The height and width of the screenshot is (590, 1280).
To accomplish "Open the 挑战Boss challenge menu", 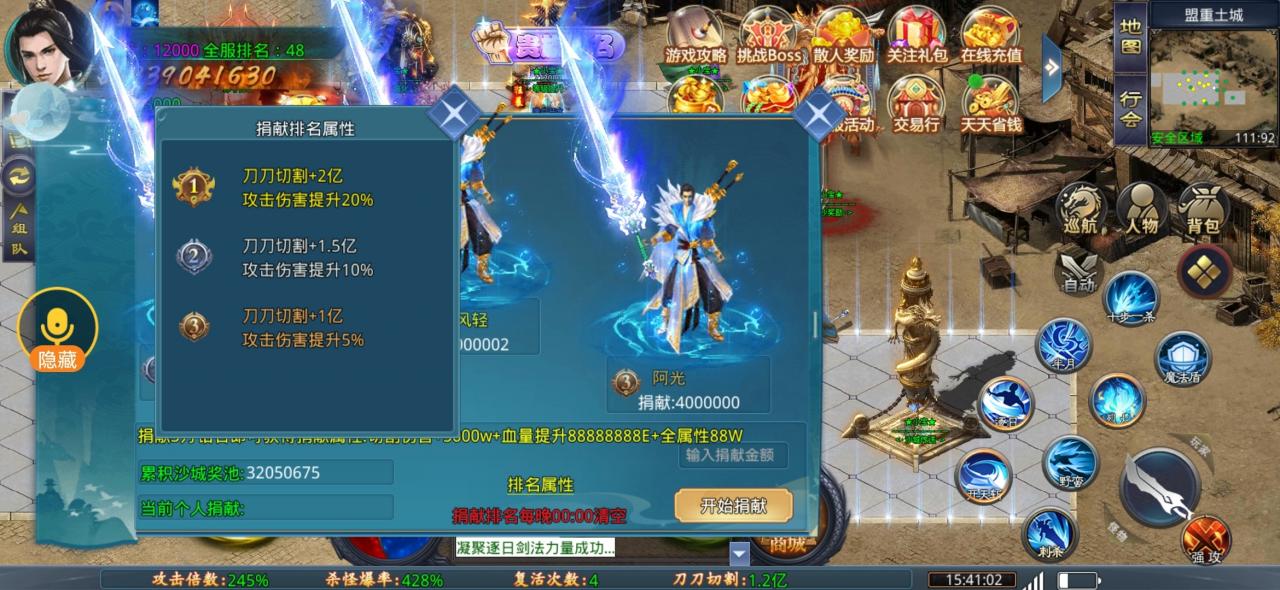I will click(769, 36).
